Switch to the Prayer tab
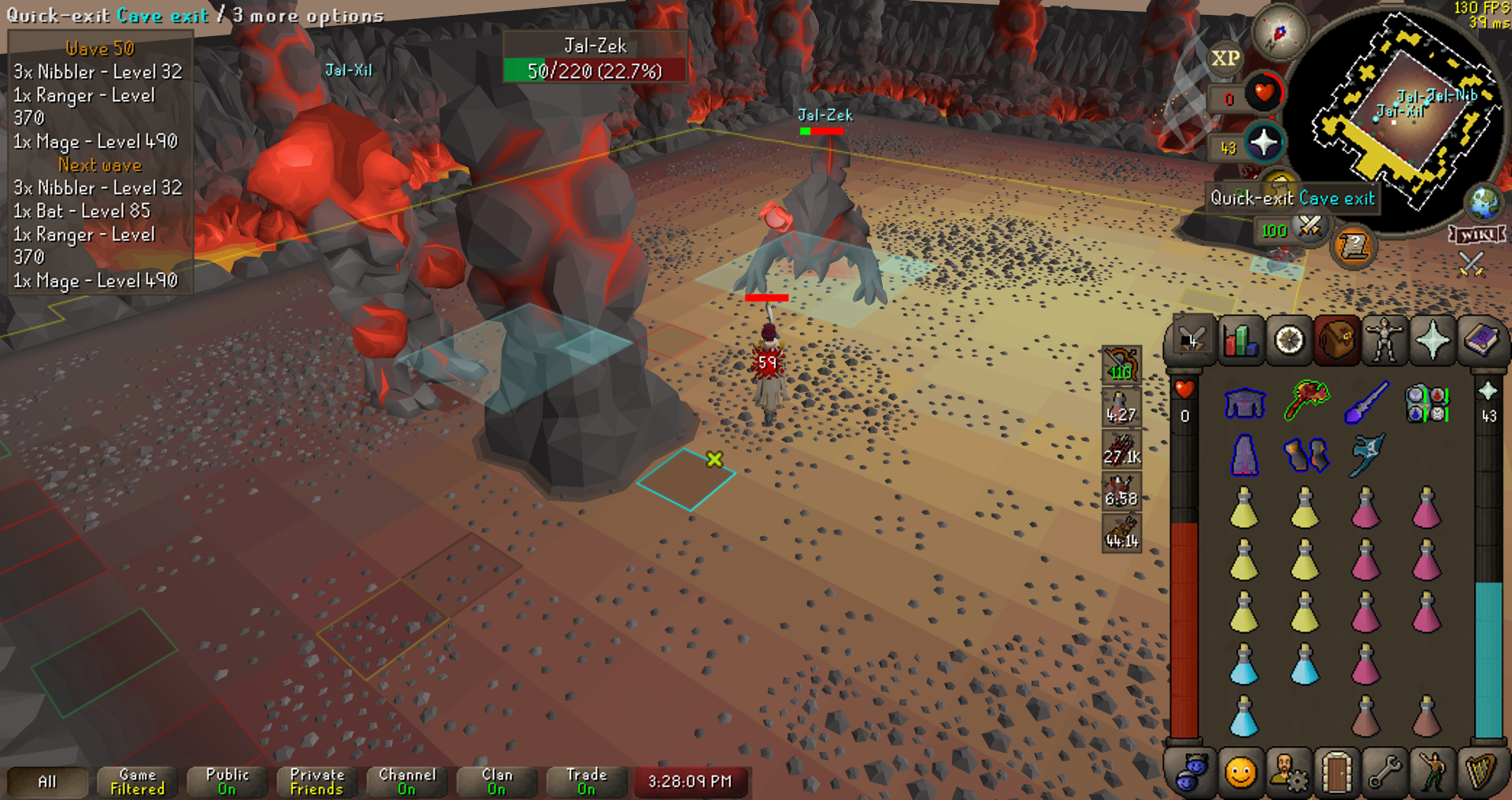 [1432, 341]
